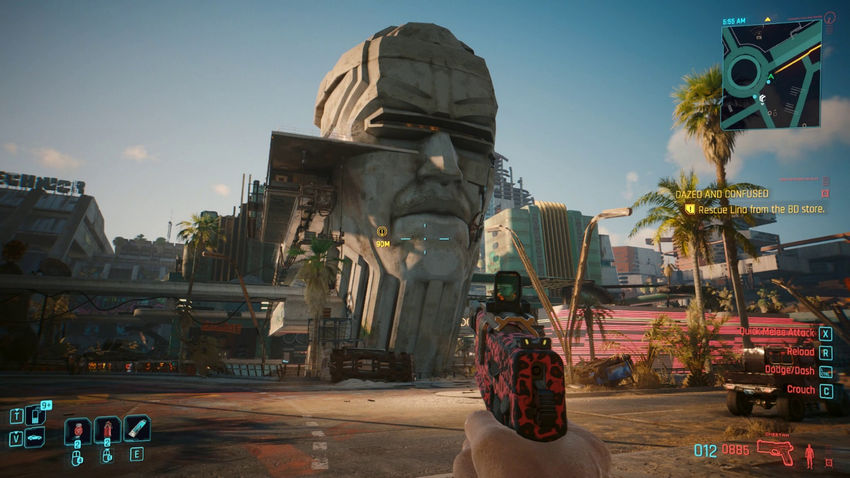Click the equipped pistol weapon icon
The image size is (850, 478).
[775, 452]
